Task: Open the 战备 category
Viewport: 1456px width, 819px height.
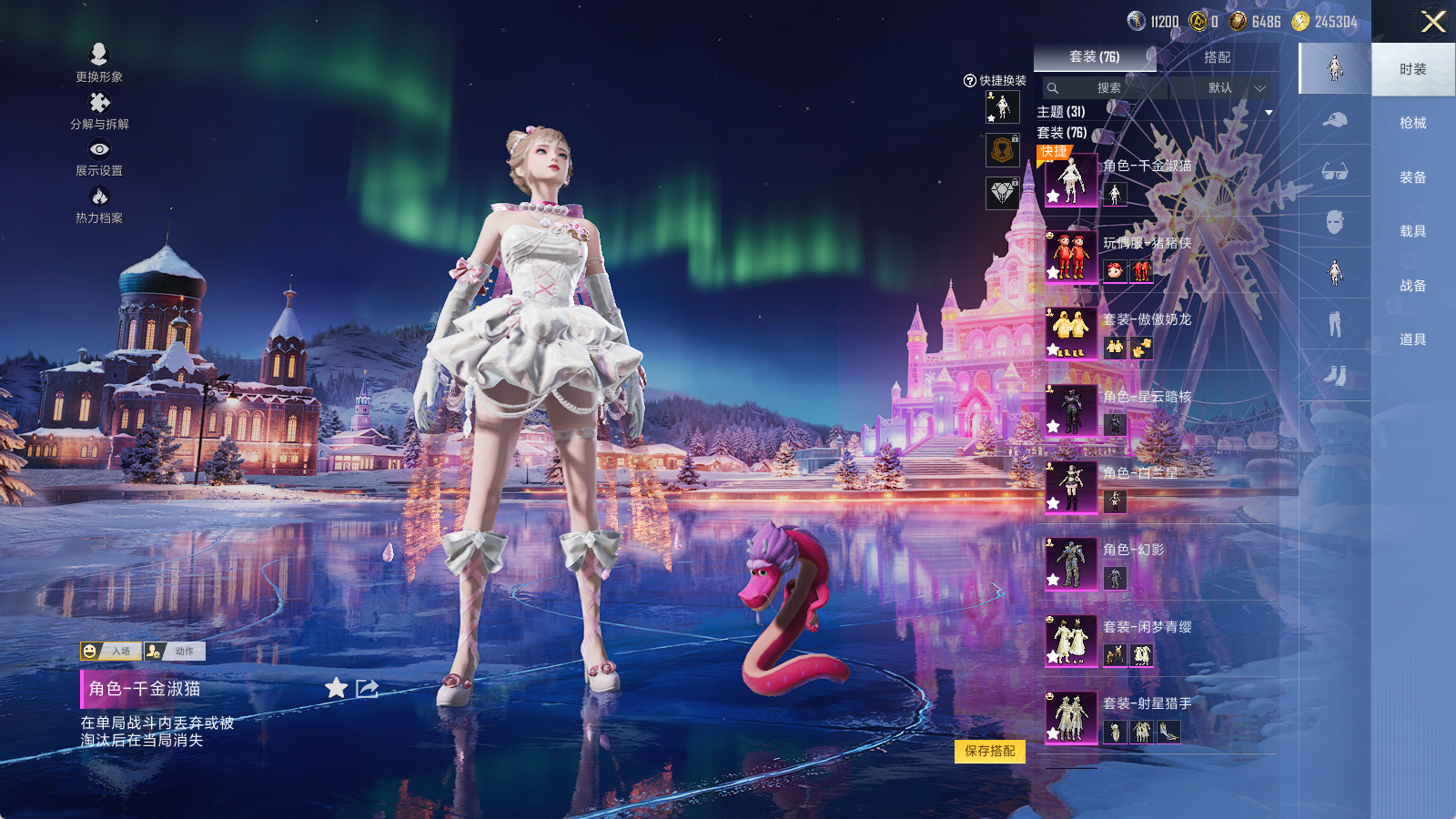Action: [x=1412, y=286]
